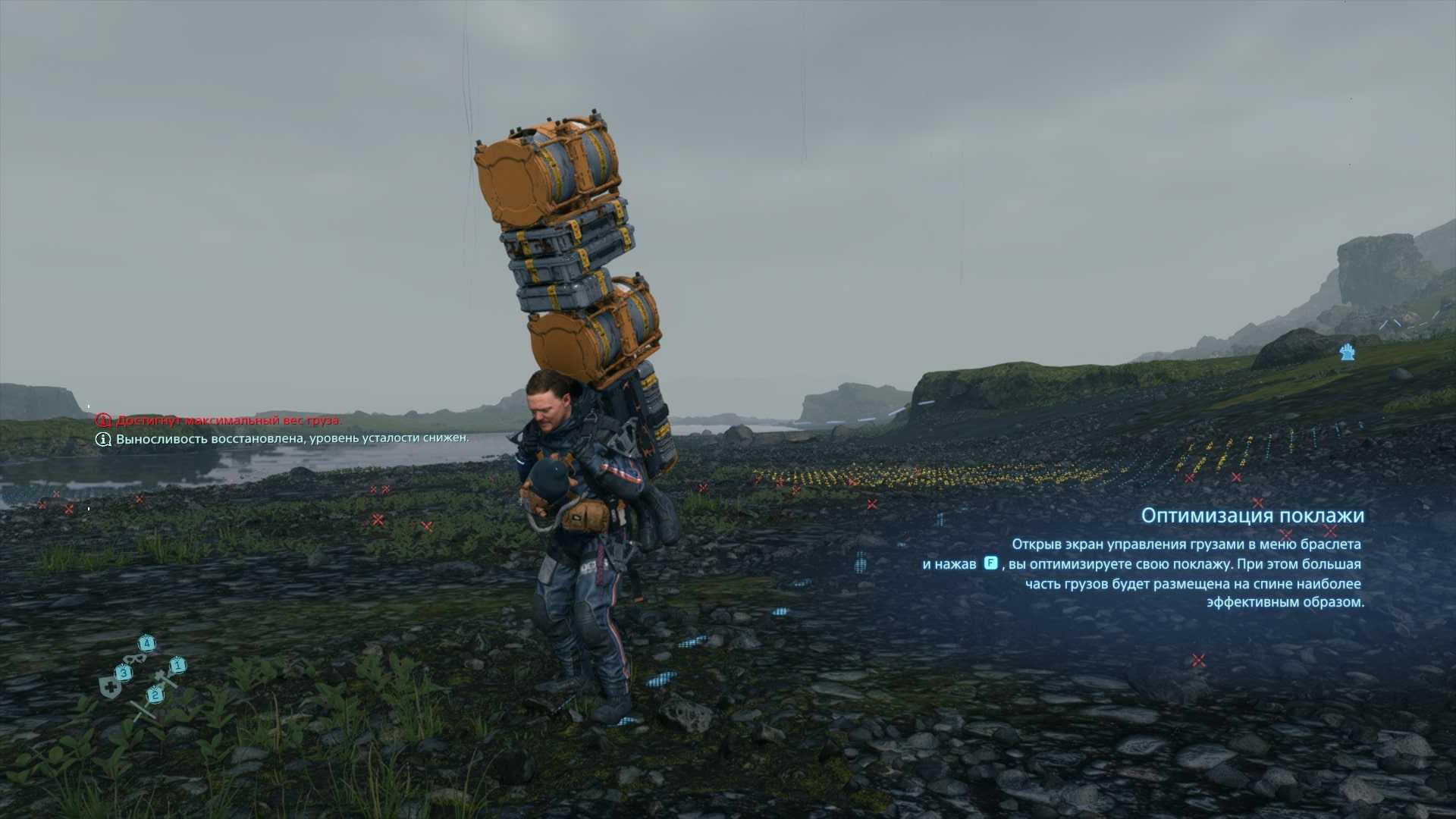Select the shield with cross icon
The image size is (1456, 819).
110,689
